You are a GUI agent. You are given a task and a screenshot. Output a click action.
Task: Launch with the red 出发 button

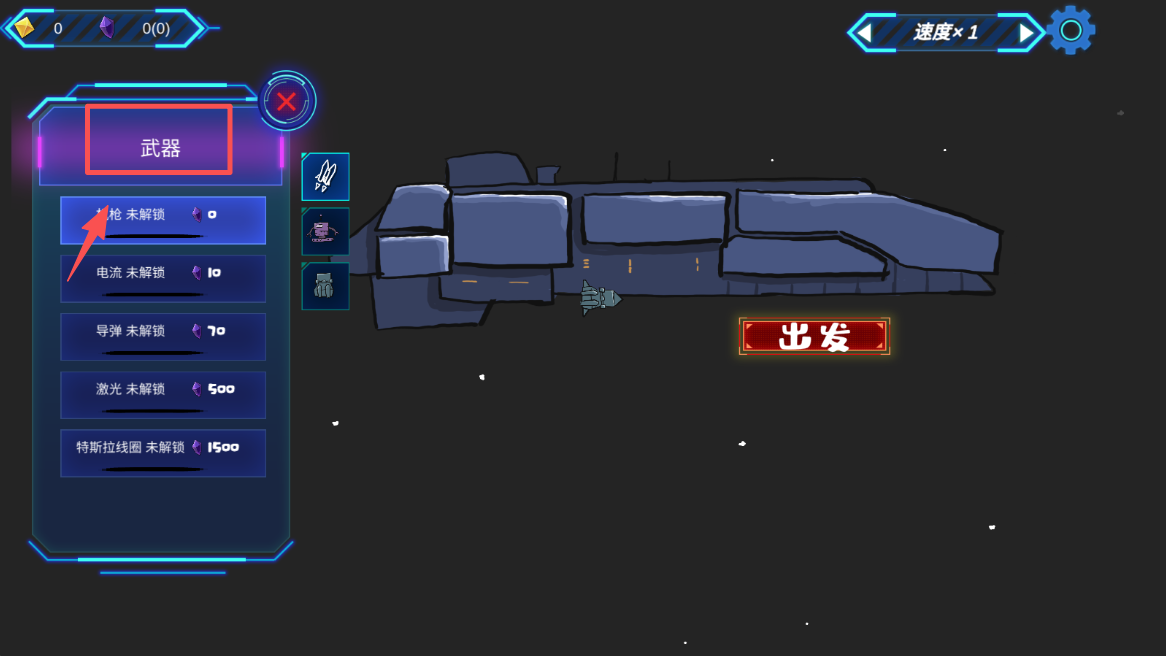point(814,337)
